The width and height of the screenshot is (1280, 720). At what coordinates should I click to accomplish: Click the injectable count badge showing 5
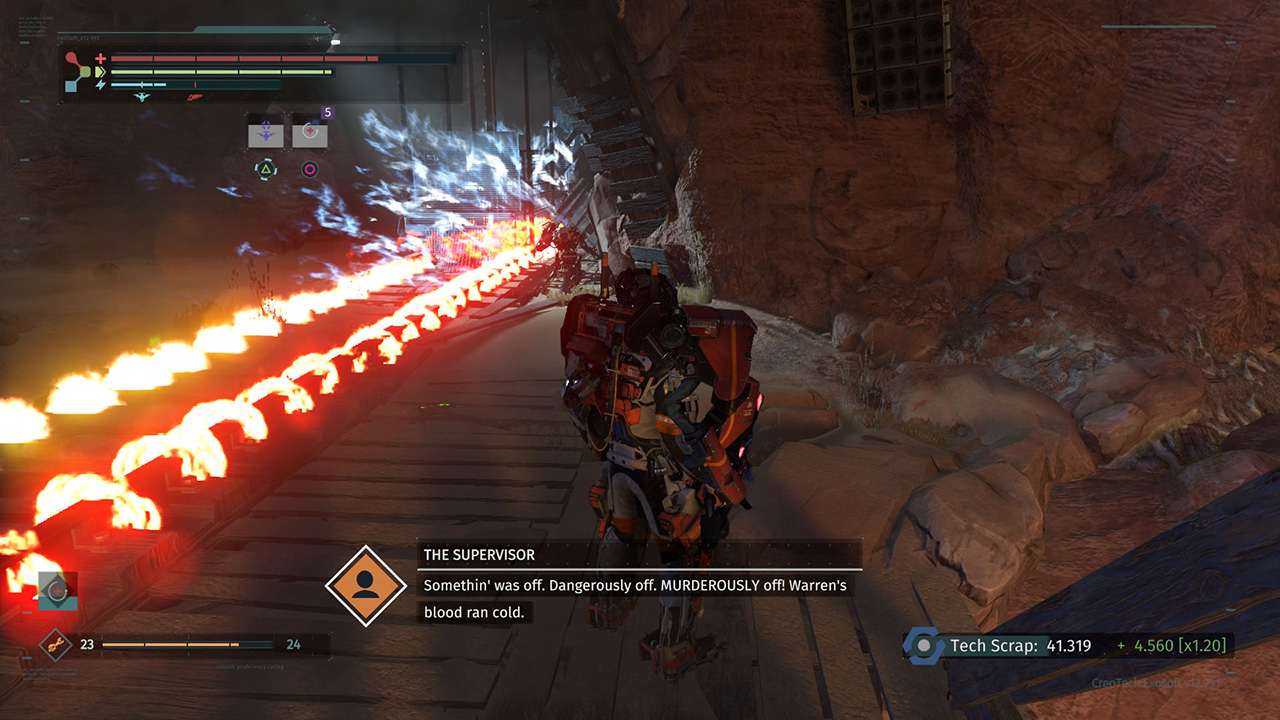coord(327,112)
